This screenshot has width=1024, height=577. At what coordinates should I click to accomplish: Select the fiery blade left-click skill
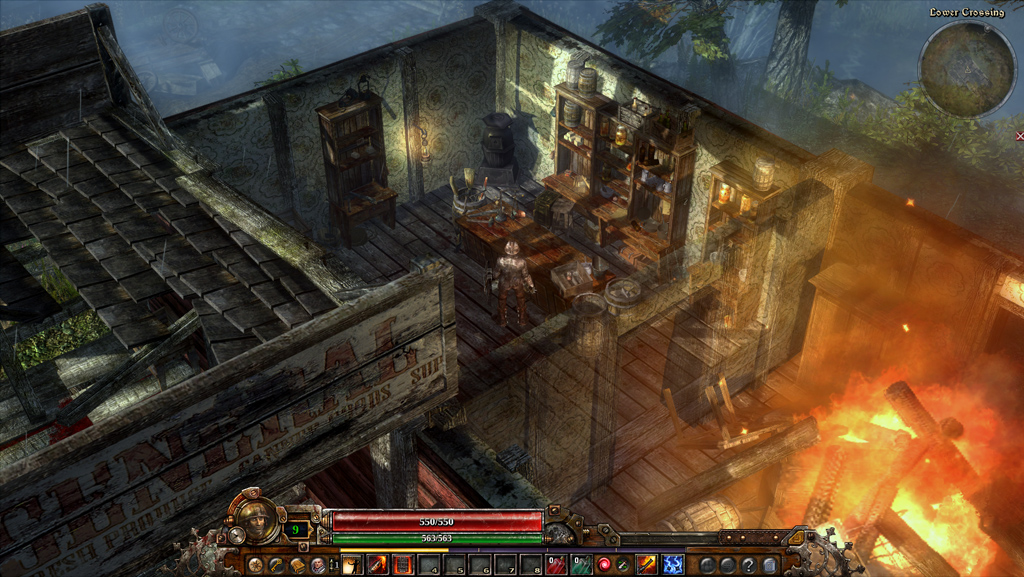[648, 565]
